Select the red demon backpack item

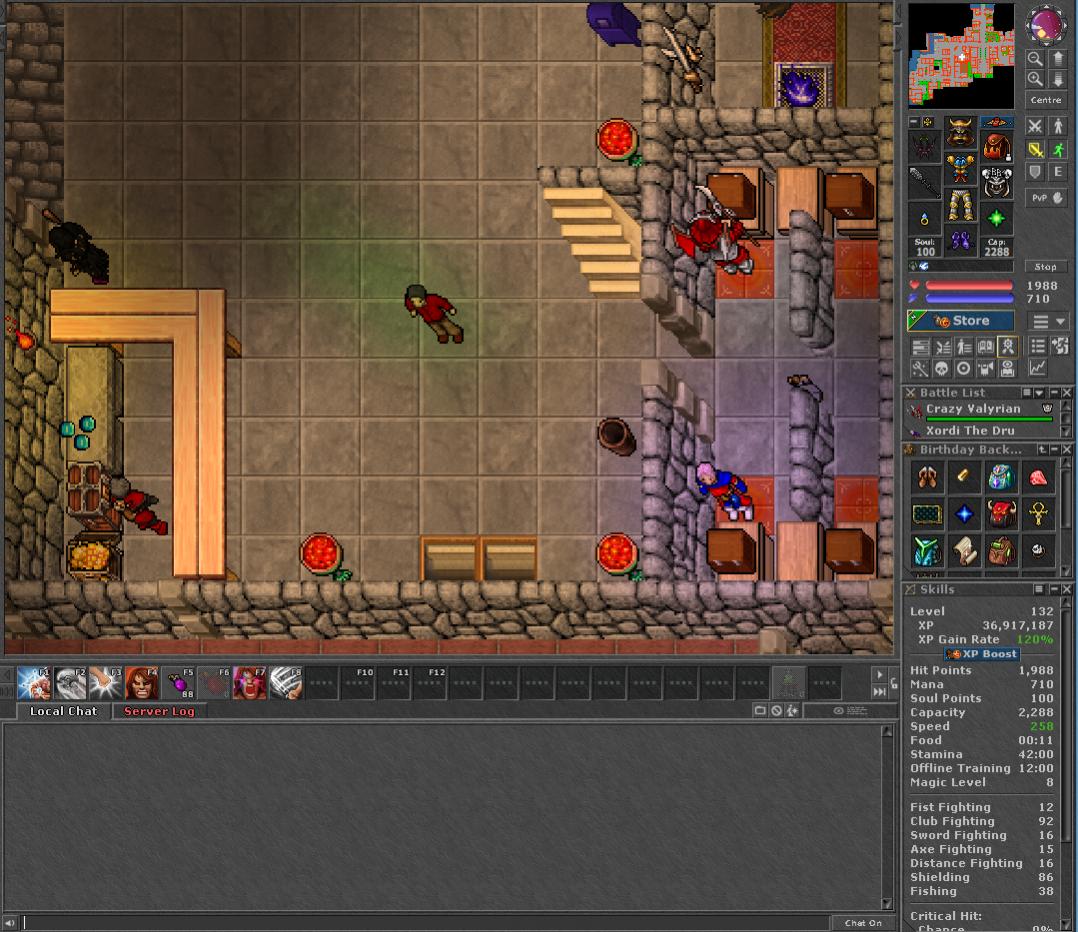[x=1001, y=514]
